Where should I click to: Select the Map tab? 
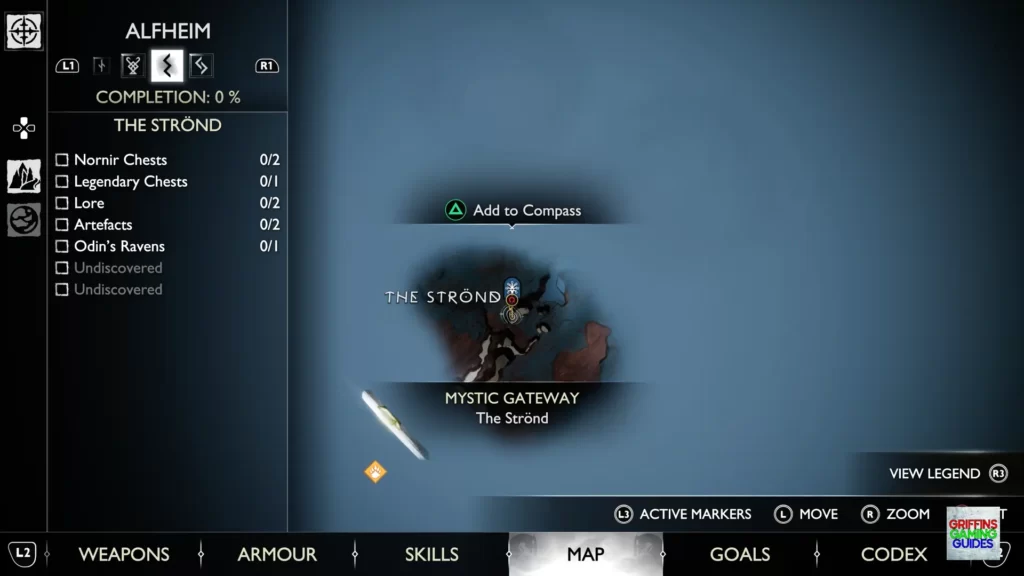pyautogui.click(x=585, y=554)
